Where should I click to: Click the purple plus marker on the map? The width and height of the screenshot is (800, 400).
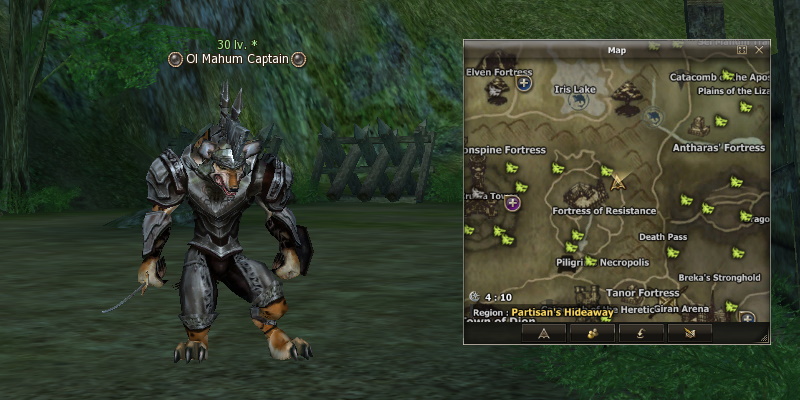tap(513, 203)
